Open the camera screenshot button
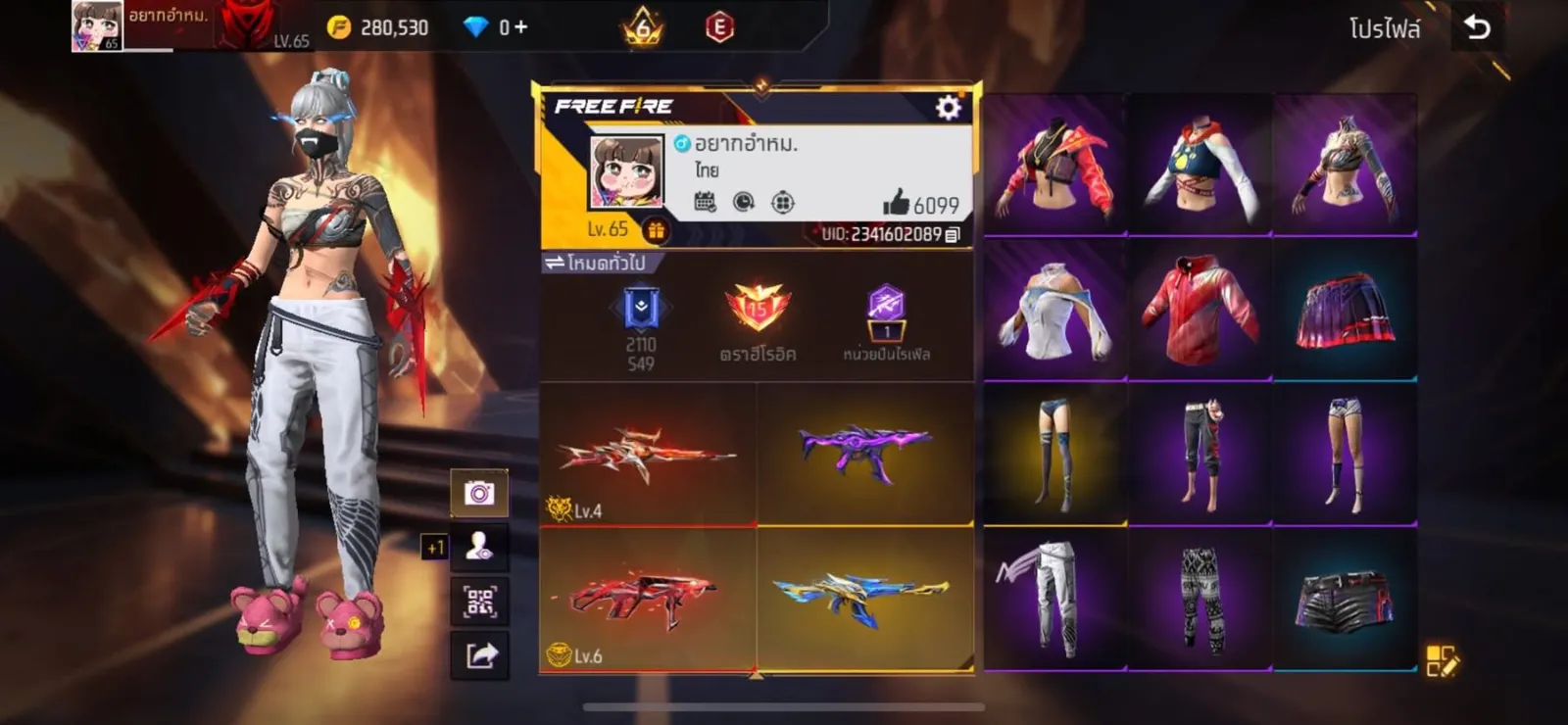The image size is (1568, 725). pos(479,493)
